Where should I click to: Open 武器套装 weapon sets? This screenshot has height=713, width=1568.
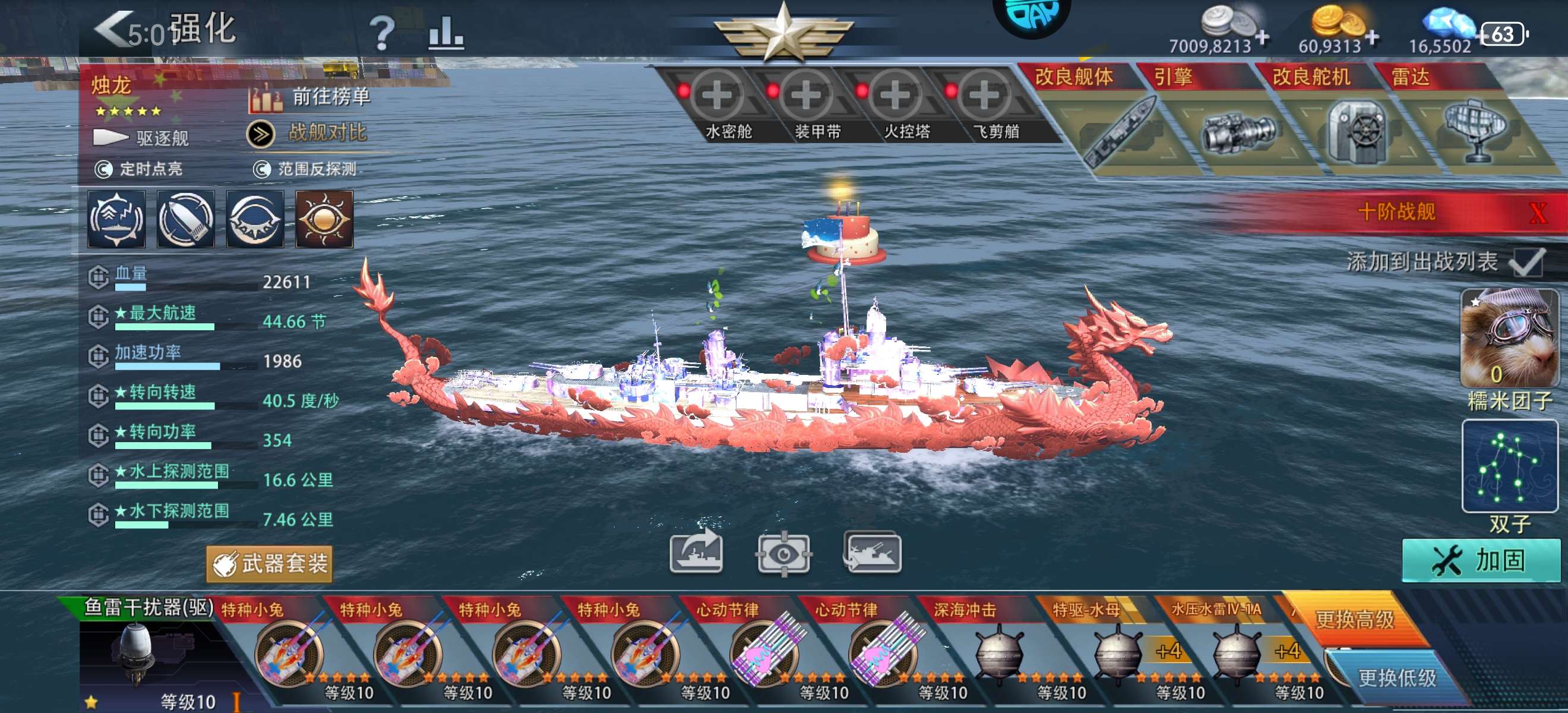[x=270, y=564]
